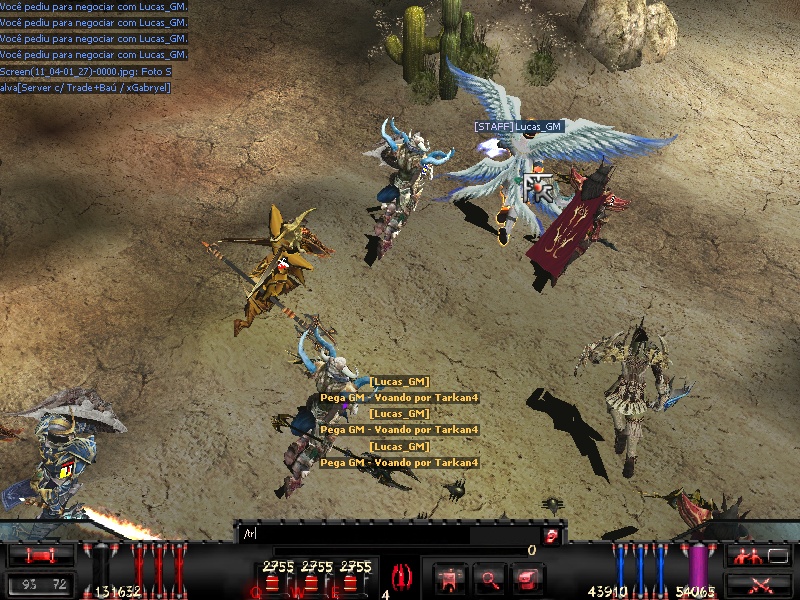This screenshot has width=800, height=600.
Task: Open the red chest inventory button
Action: [x=527, y=576]
